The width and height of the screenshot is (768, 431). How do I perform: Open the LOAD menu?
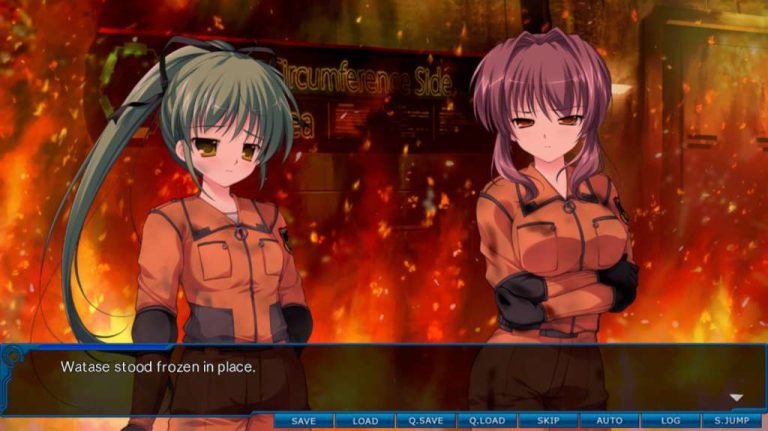[x=365, y=421]
